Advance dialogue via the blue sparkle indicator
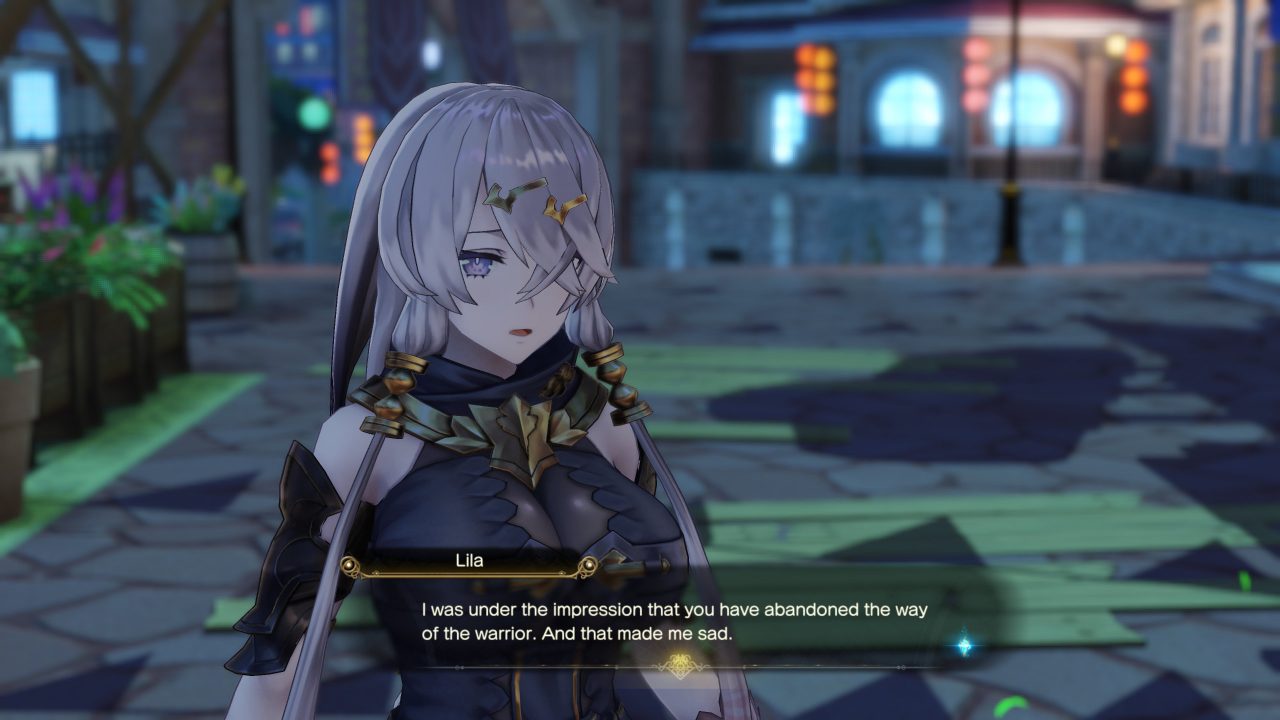Viewport: 1280px width, 720px height. pos(964,646)
